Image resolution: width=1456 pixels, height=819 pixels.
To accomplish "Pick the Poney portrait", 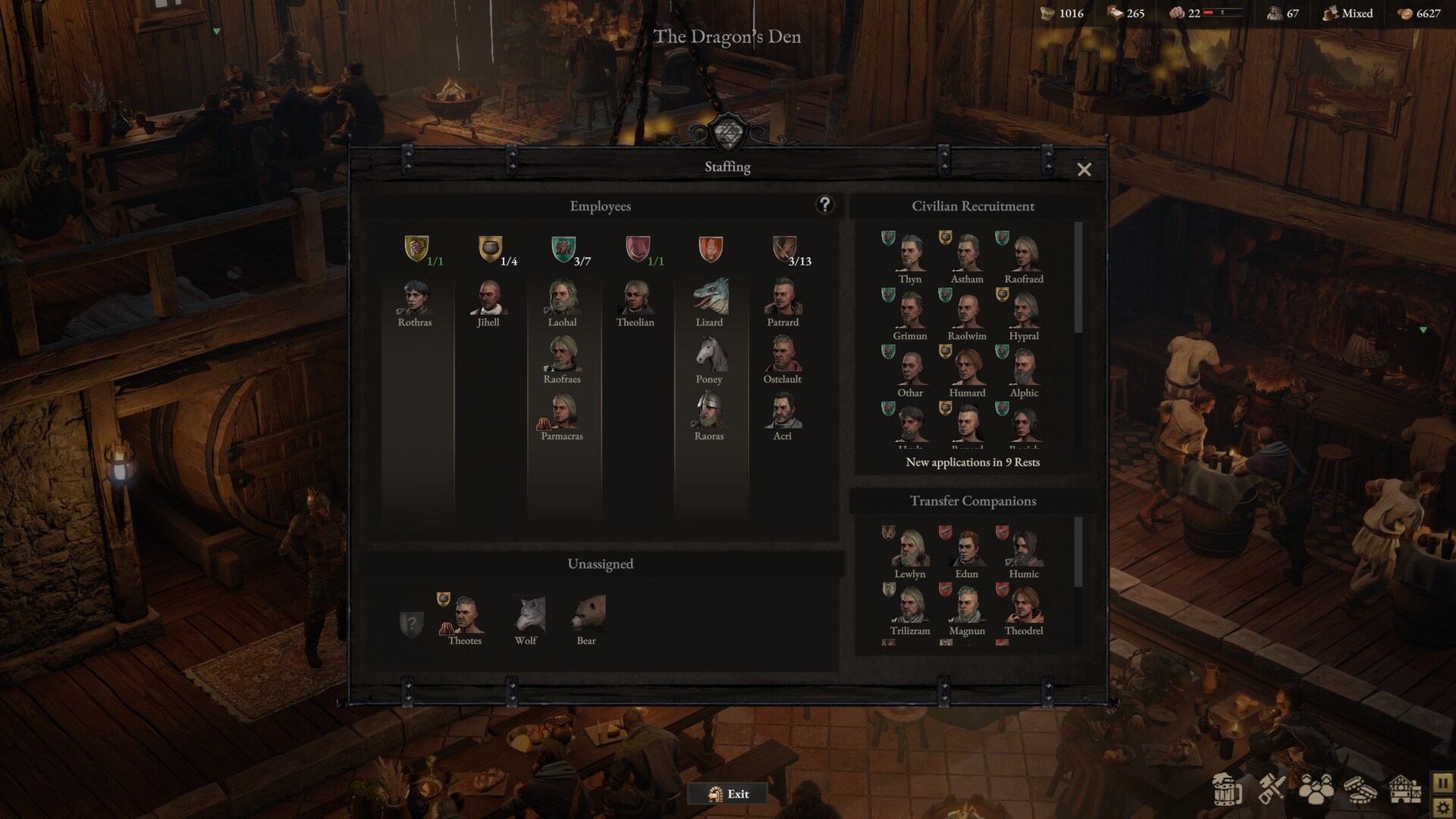I will [709, 355].
